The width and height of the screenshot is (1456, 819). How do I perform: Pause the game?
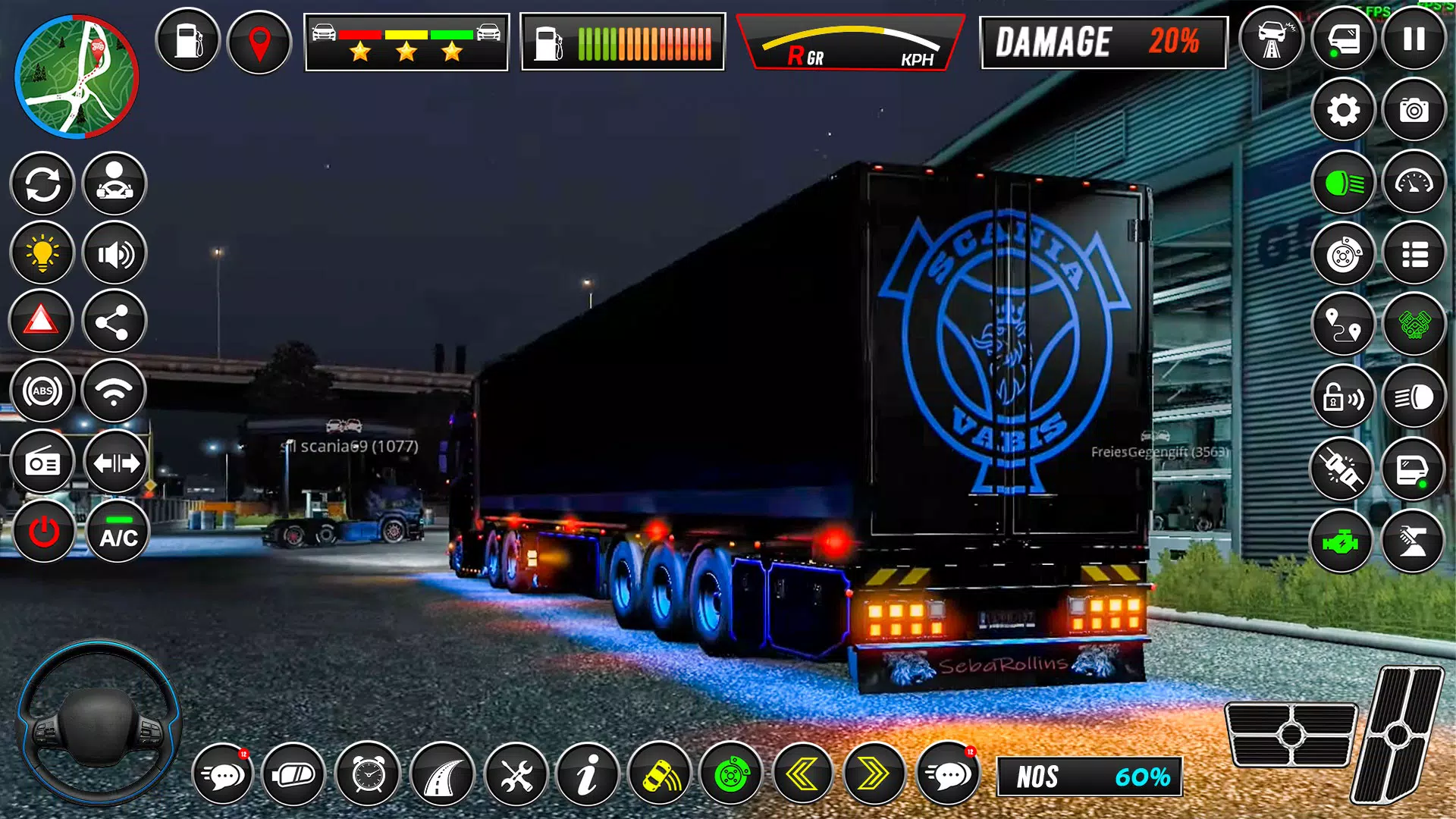click(1412, 39)
